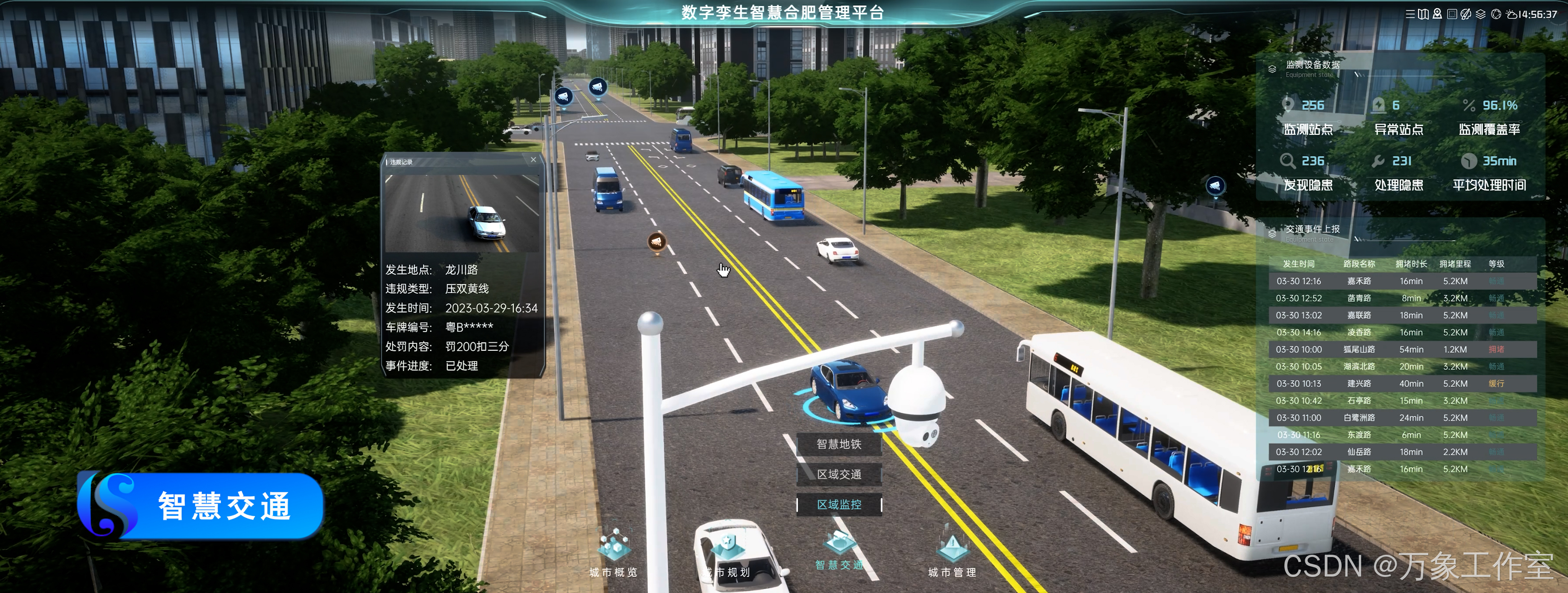
Task: Open the hamburger menu icon
Action: point(1410,14)
